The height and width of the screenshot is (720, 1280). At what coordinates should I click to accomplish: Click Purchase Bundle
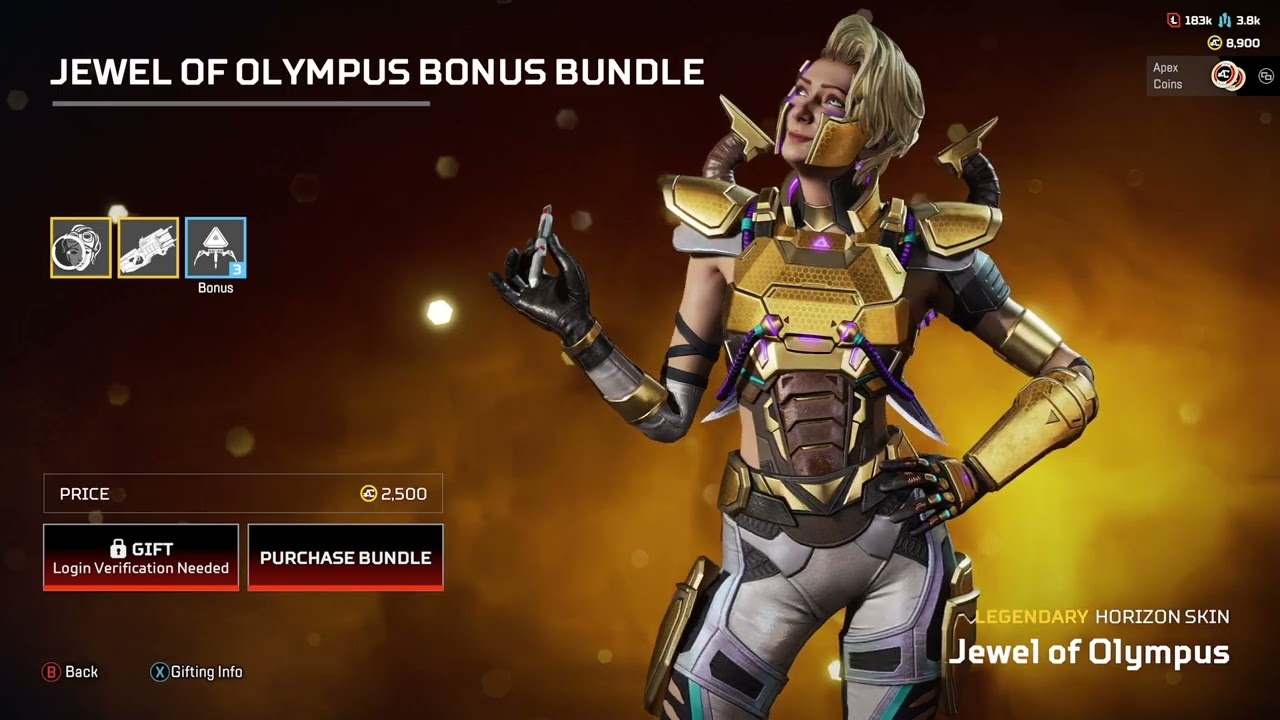pyautogui.click(x=345, y=557)
